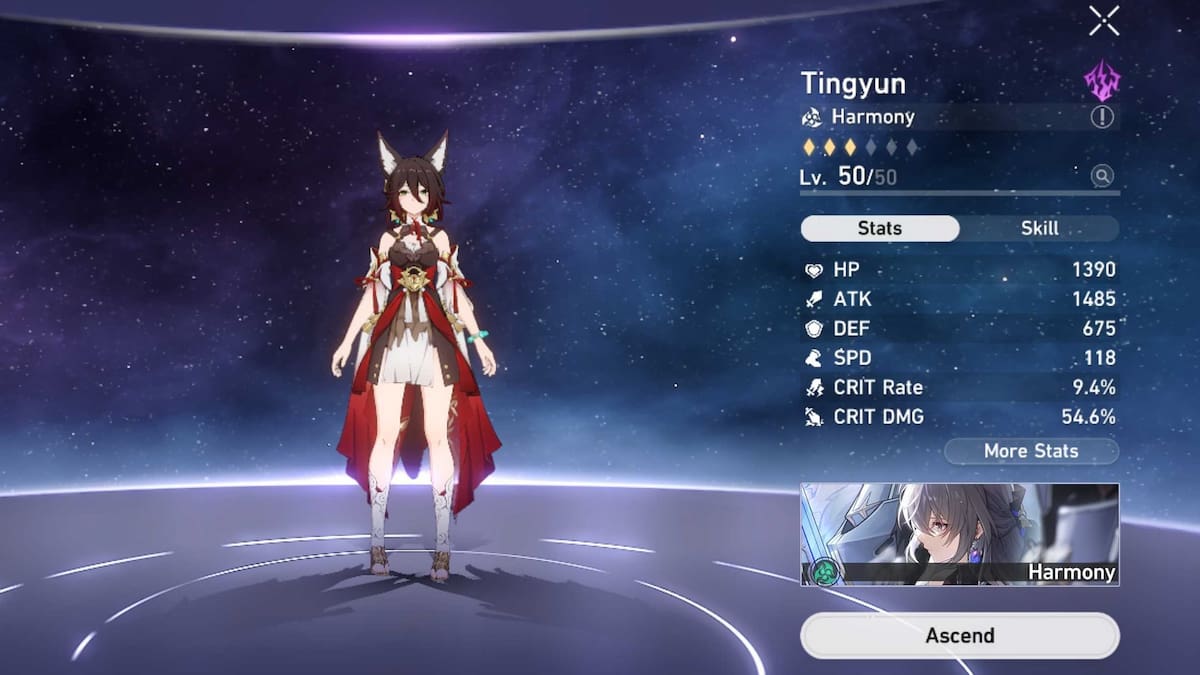
Task: Open More Stats details
Action: click(x=1030, y=451)
